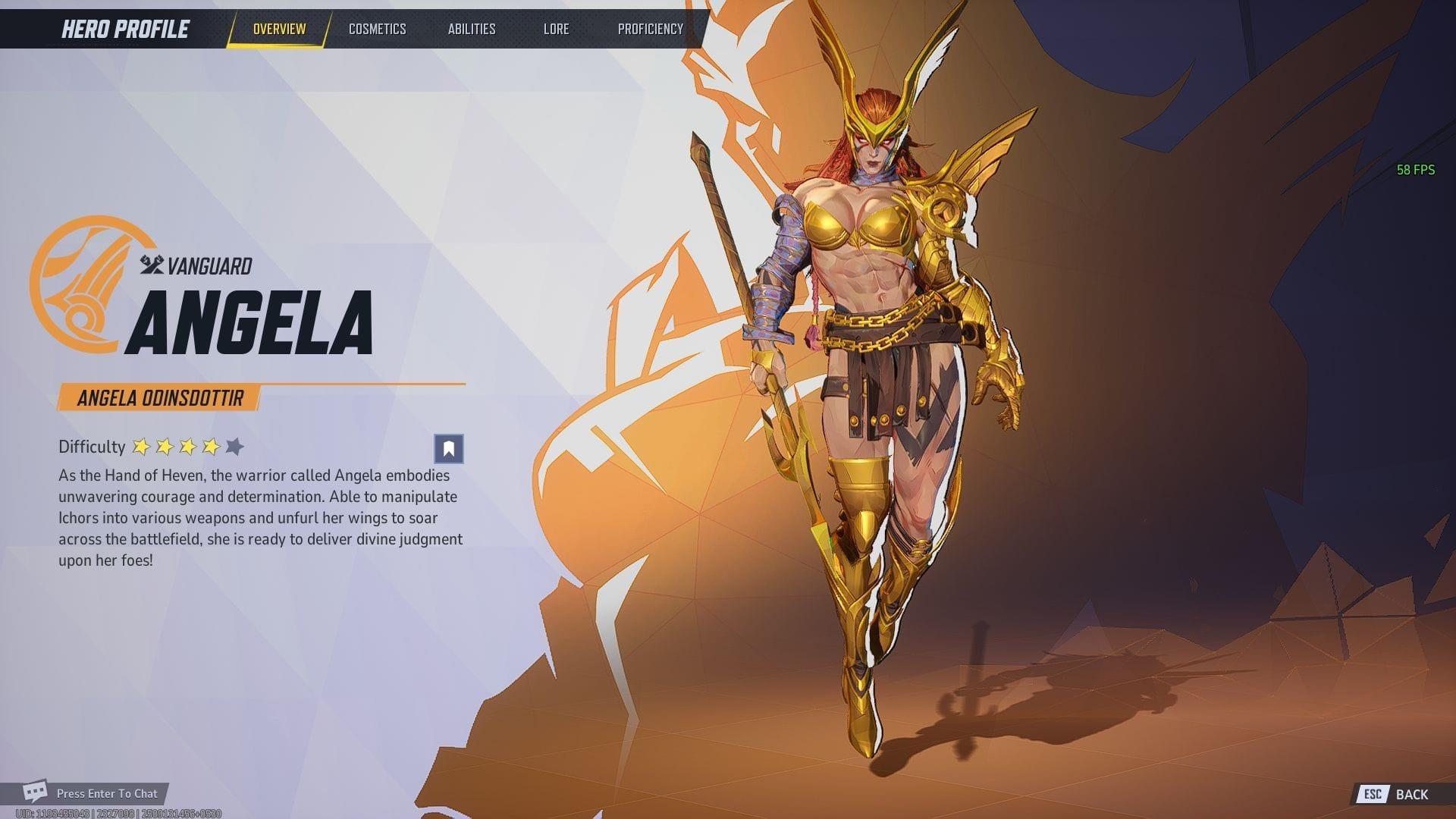
Task: Click the third star on the difficulty rating
Action: pos(189,447)
